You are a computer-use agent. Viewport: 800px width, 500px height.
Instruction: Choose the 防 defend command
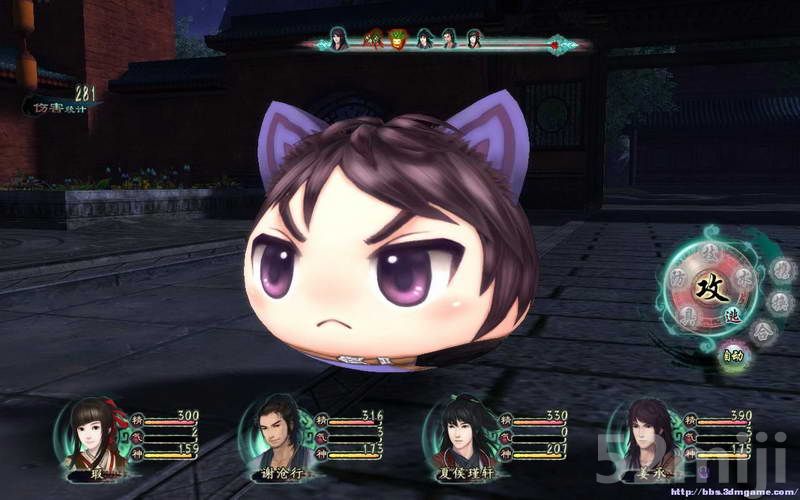click(x=679, y=277)
